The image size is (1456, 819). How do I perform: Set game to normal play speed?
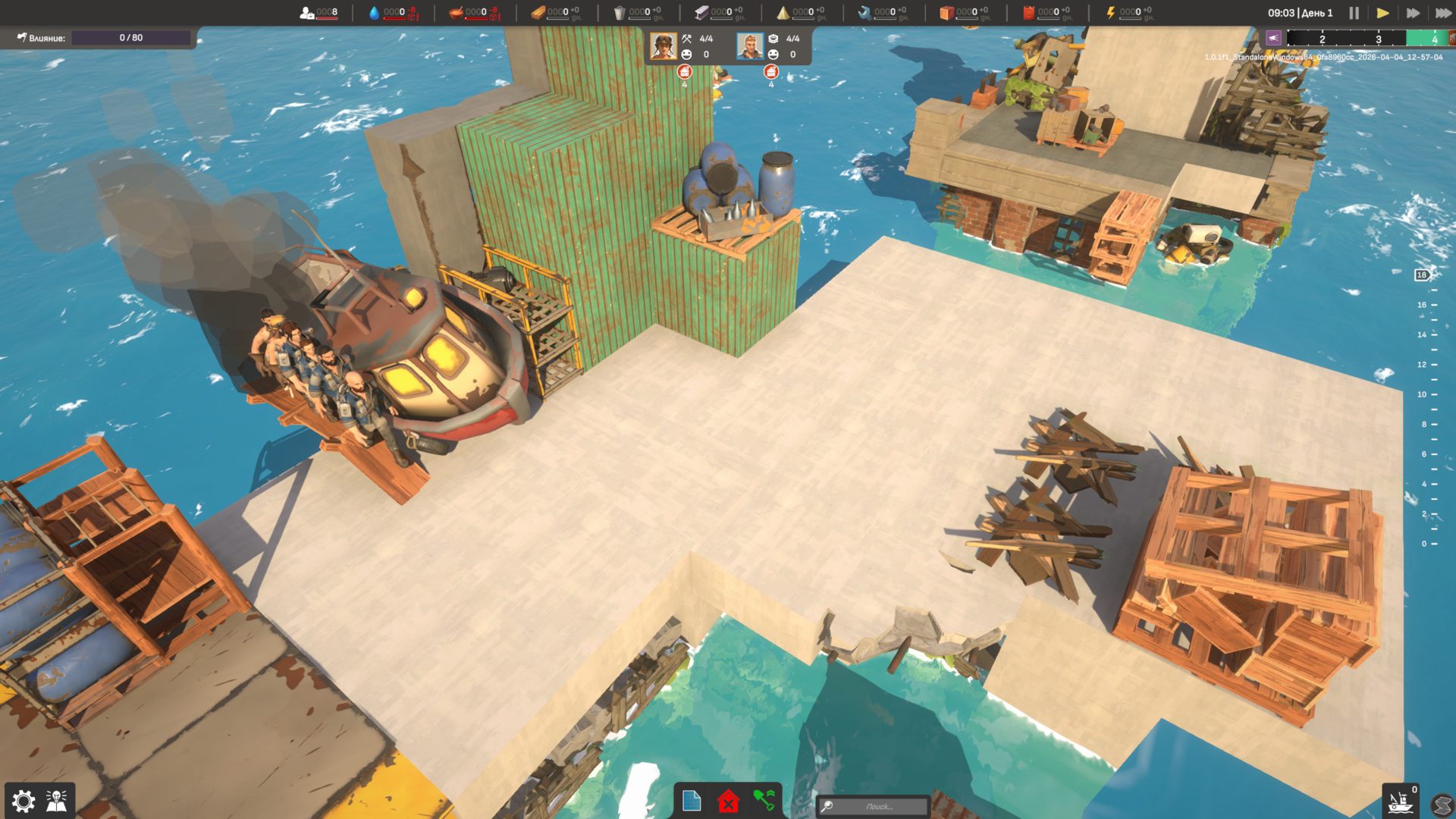coord(1383,13)
